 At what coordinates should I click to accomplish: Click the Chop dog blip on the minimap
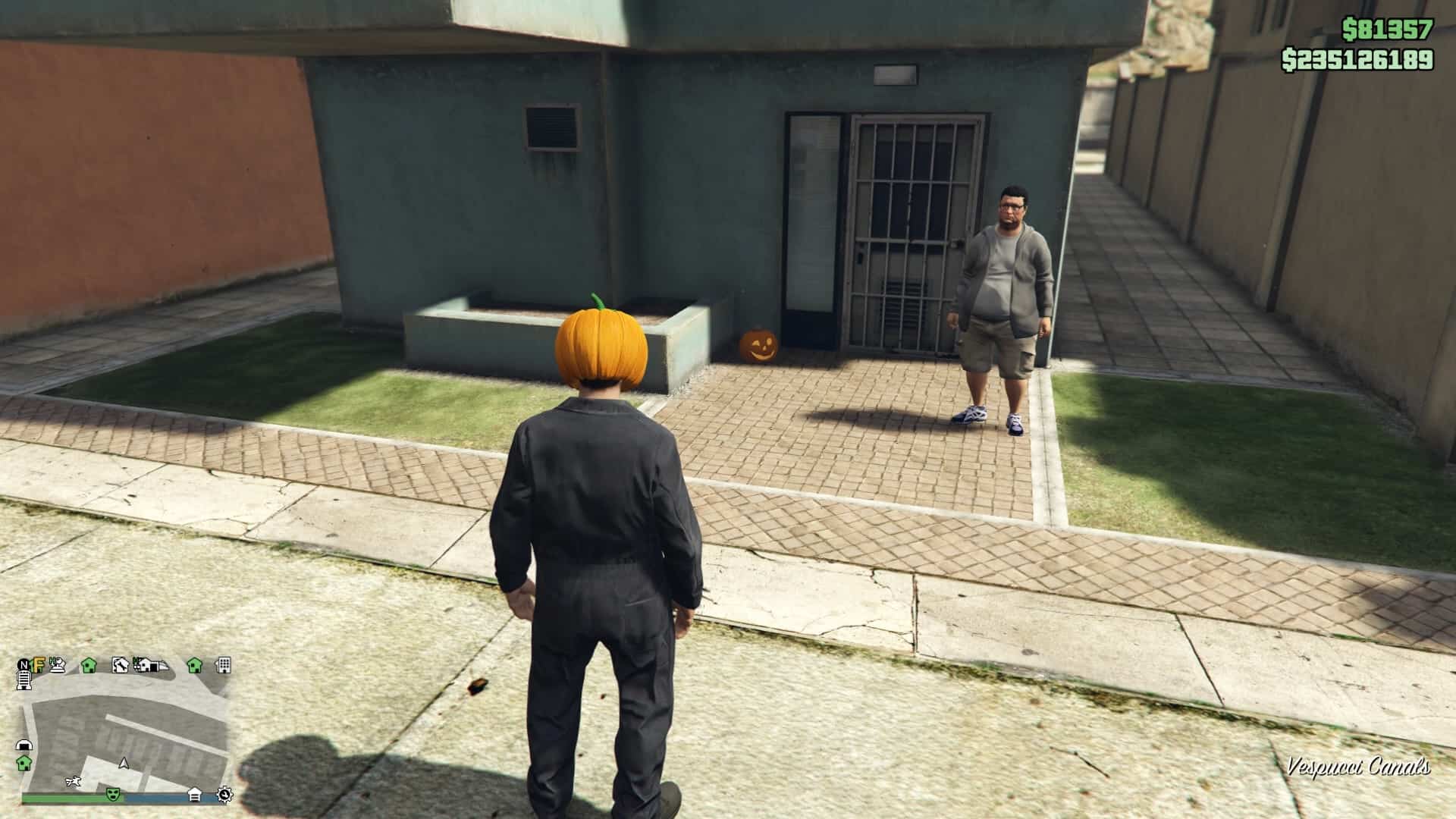point(73,780)
